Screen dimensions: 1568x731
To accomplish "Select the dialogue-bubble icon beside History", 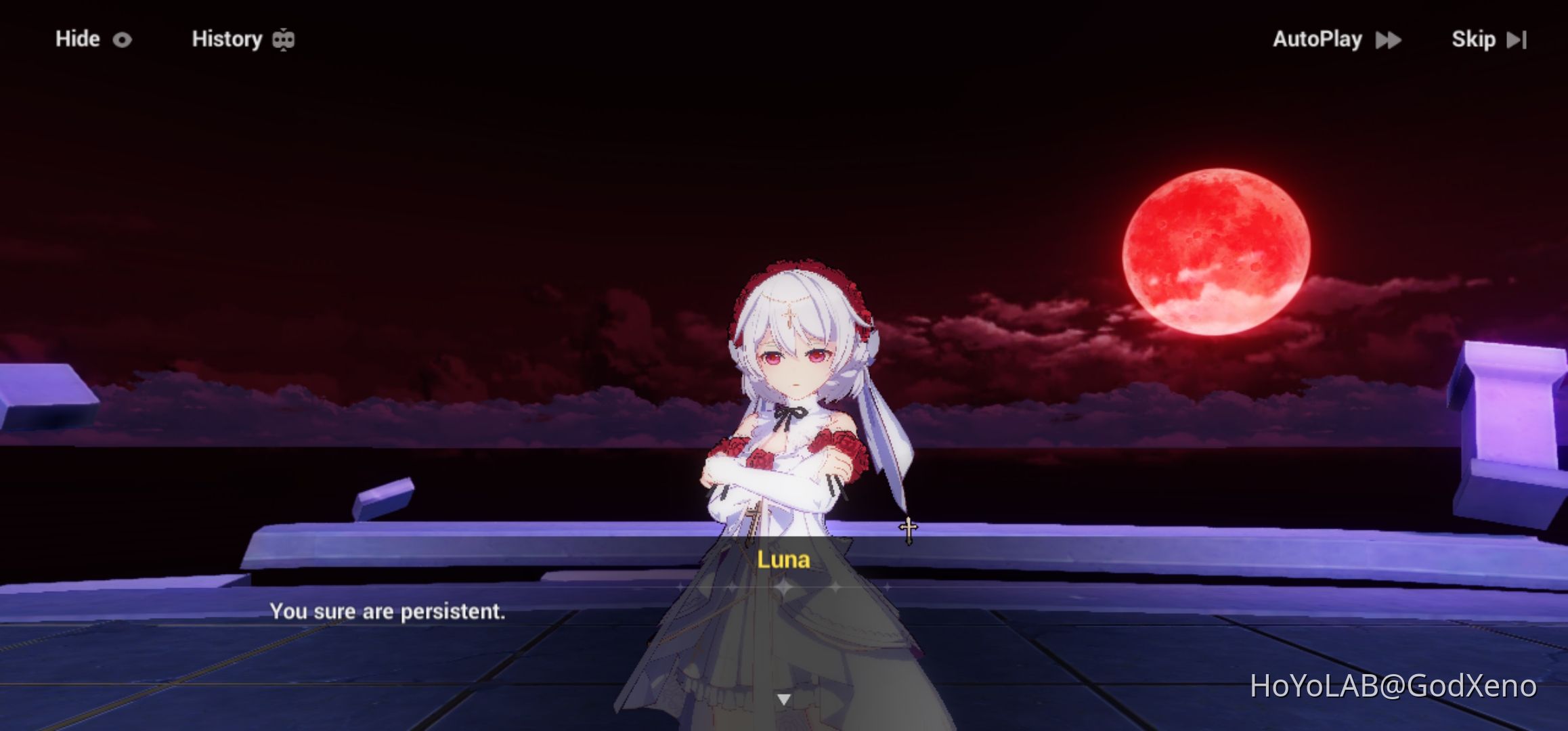I will 283,39.
